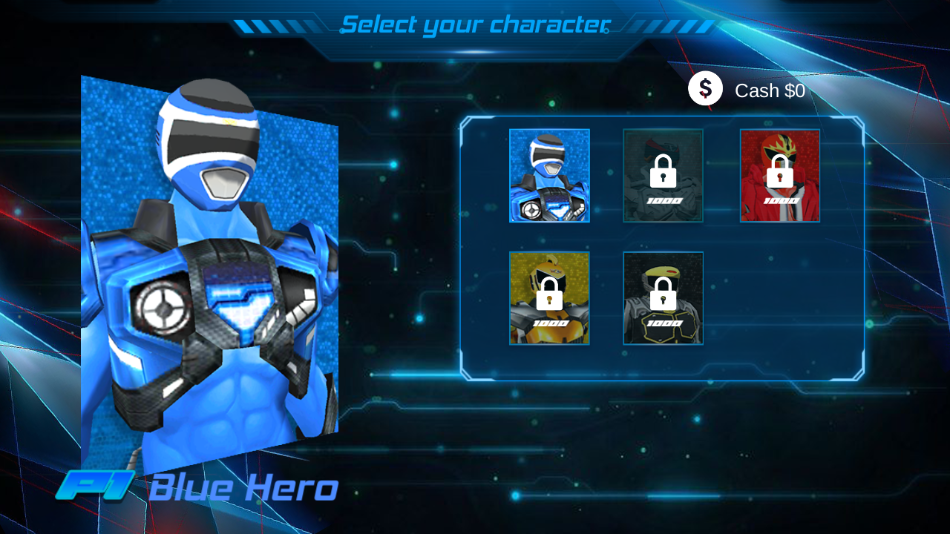Pick the locked red hero tile
The height and width of the screenshot is (534, 950).
[x=780, y=175]
